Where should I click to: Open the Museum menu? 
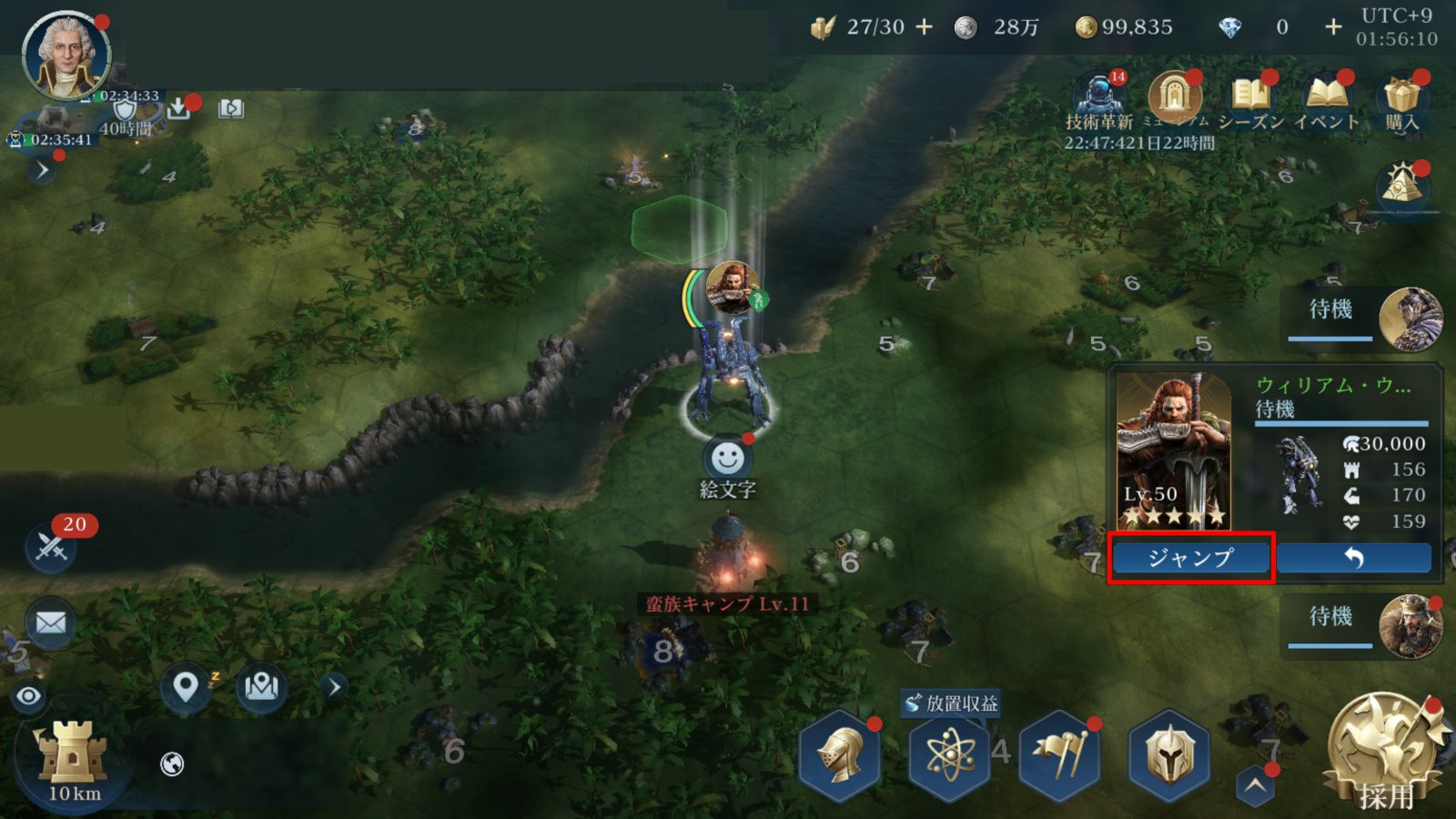(1175, 98)
